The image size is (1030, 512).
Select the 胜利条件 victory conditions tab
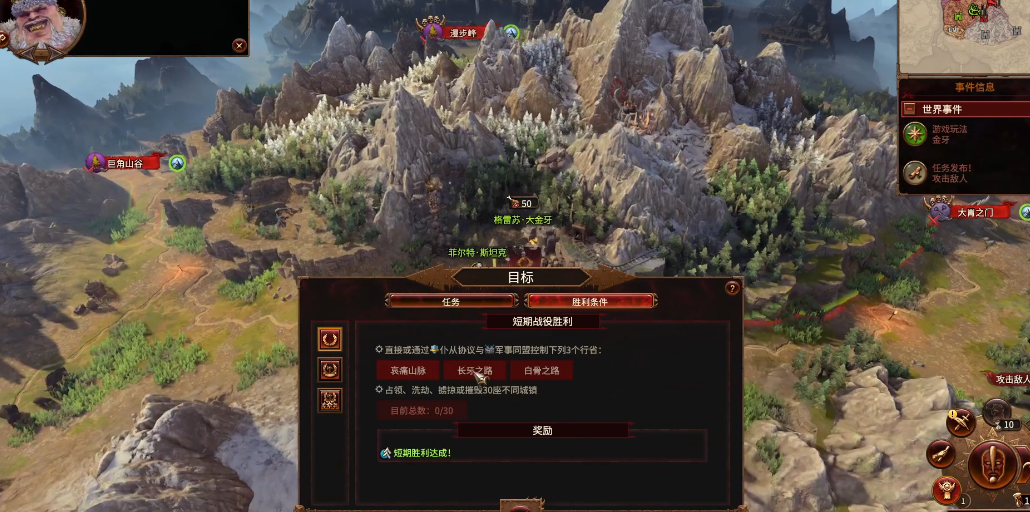(x=590, y=301)
